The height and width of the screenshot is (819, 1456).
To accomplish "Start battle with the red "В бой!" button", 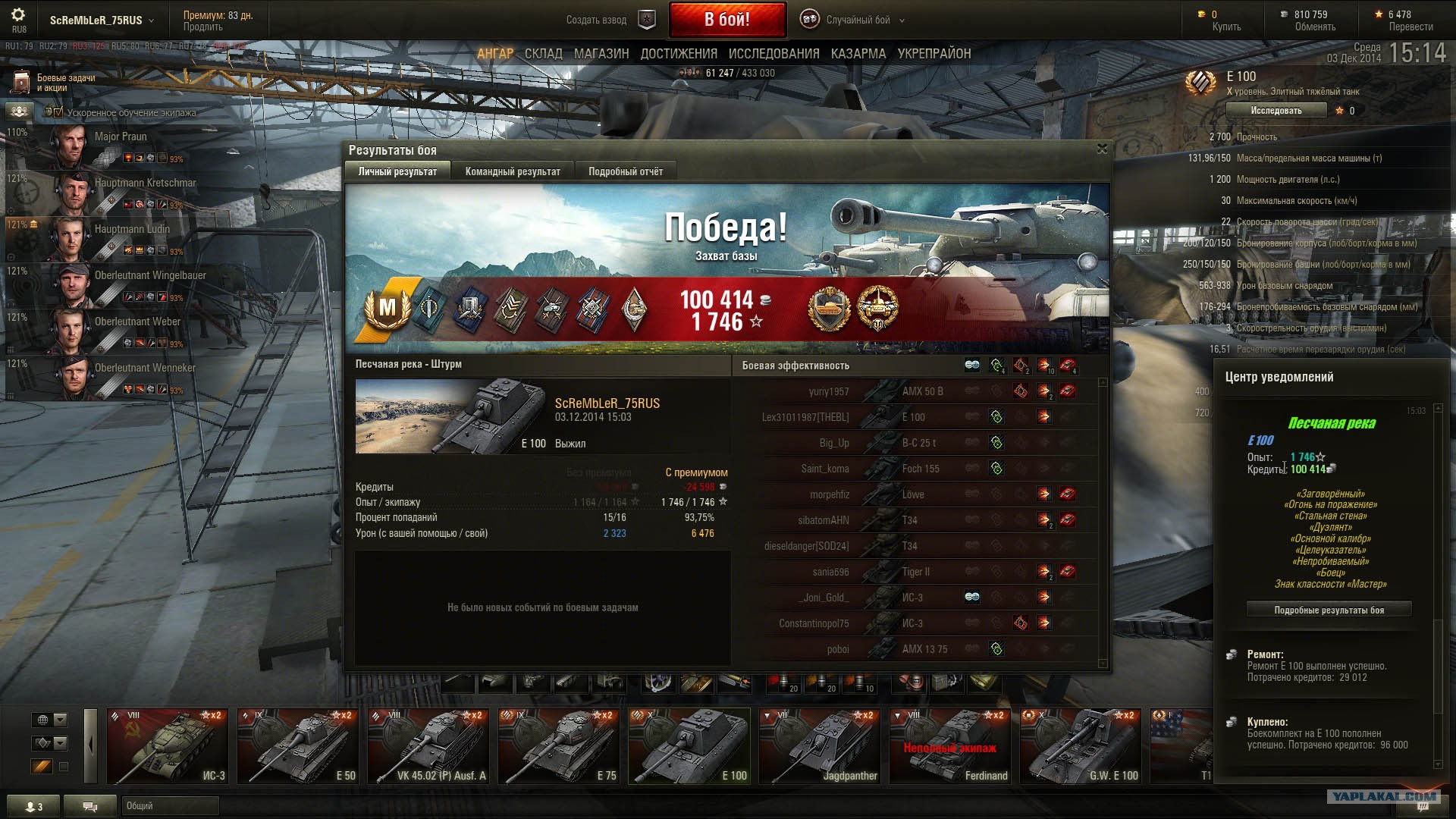I will [726, 20].
